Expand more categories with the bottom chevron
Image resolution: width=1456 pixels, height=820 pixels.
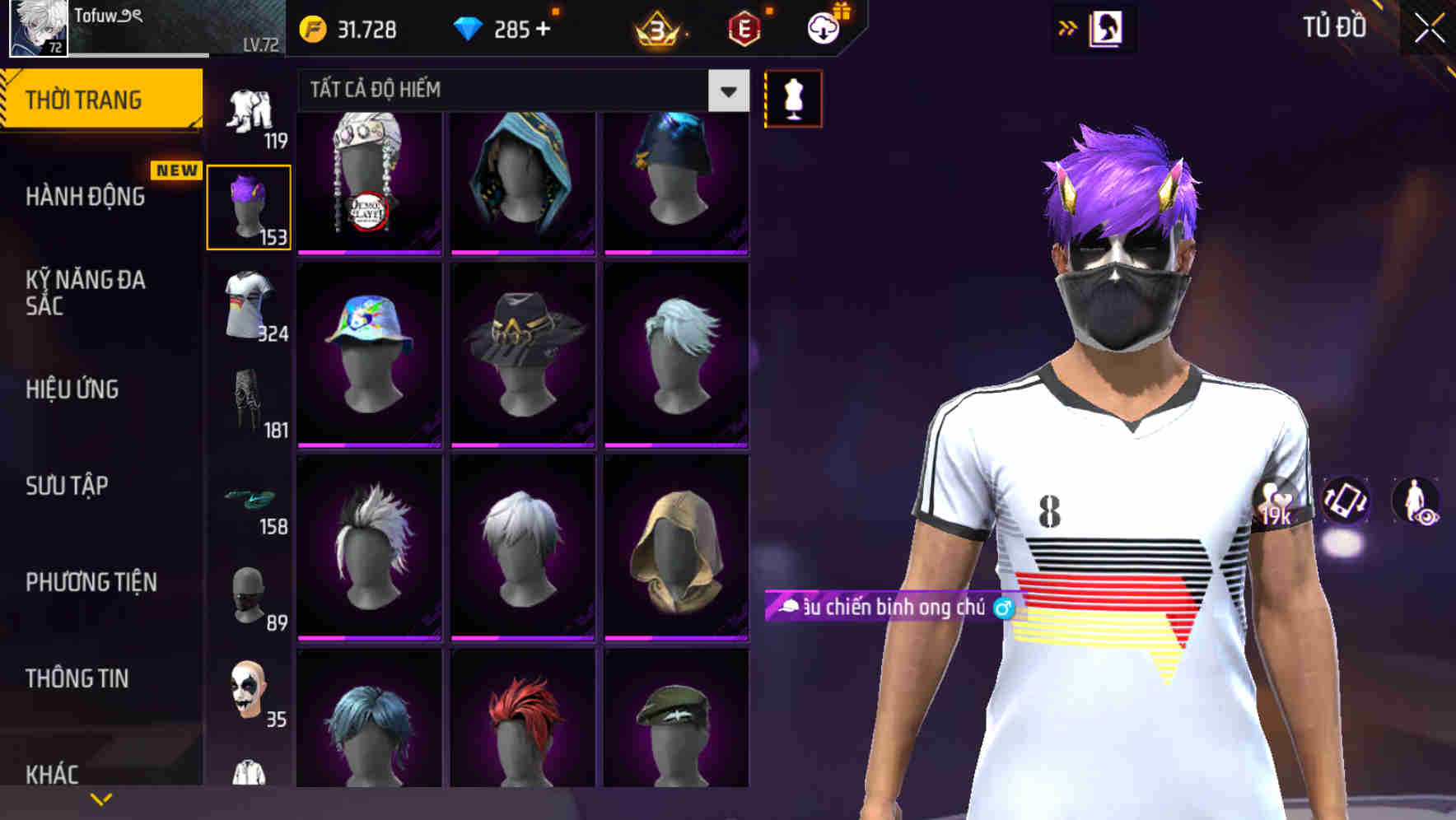tap(101, 798)
